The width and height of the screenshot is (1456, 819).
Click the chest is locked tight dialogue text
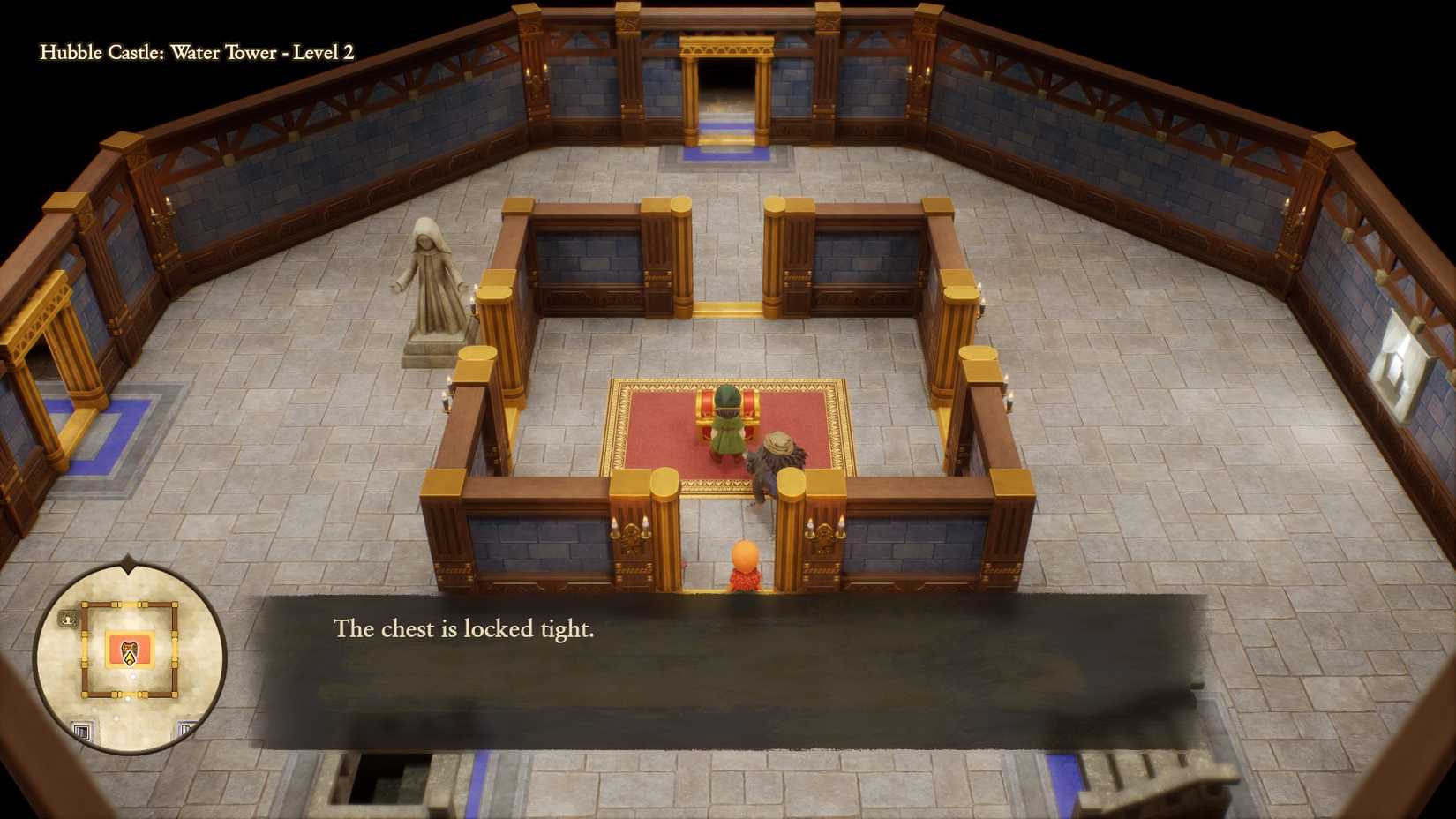pos(464,630)
